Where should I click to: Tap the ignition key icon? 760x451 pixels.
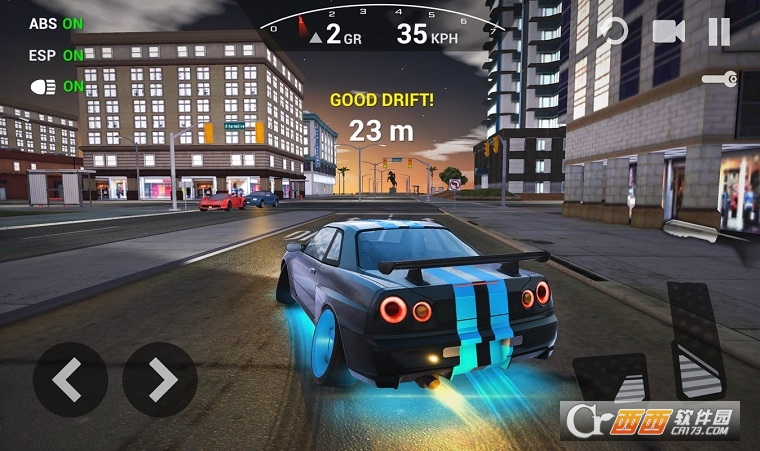(x=719, y=79)
